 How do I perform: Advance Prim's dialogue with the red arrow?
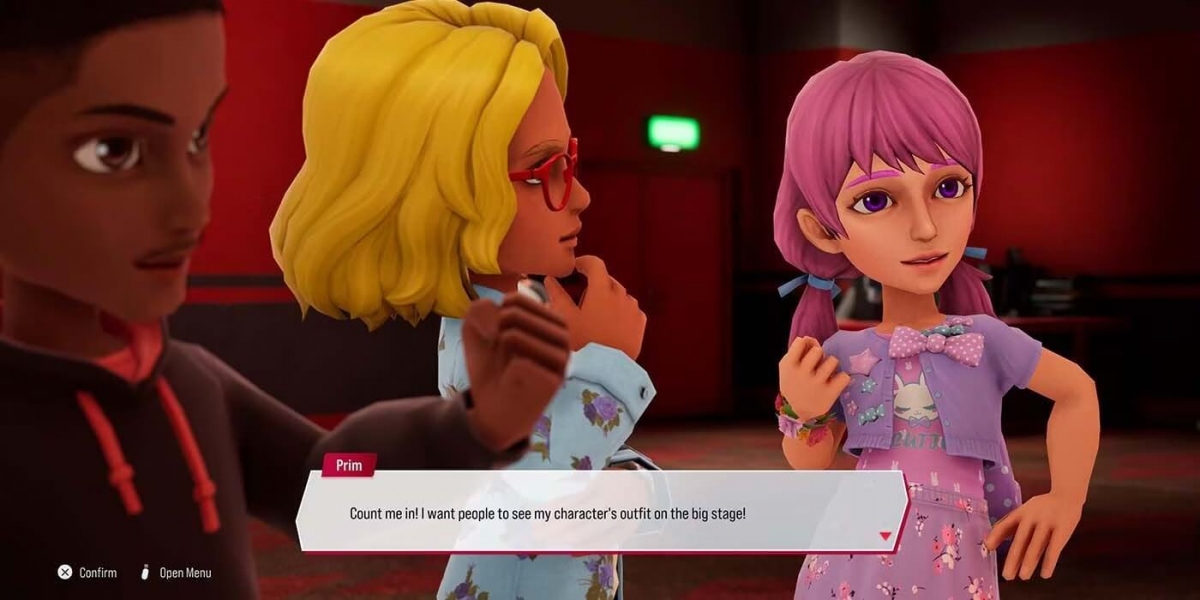(885, 537)
